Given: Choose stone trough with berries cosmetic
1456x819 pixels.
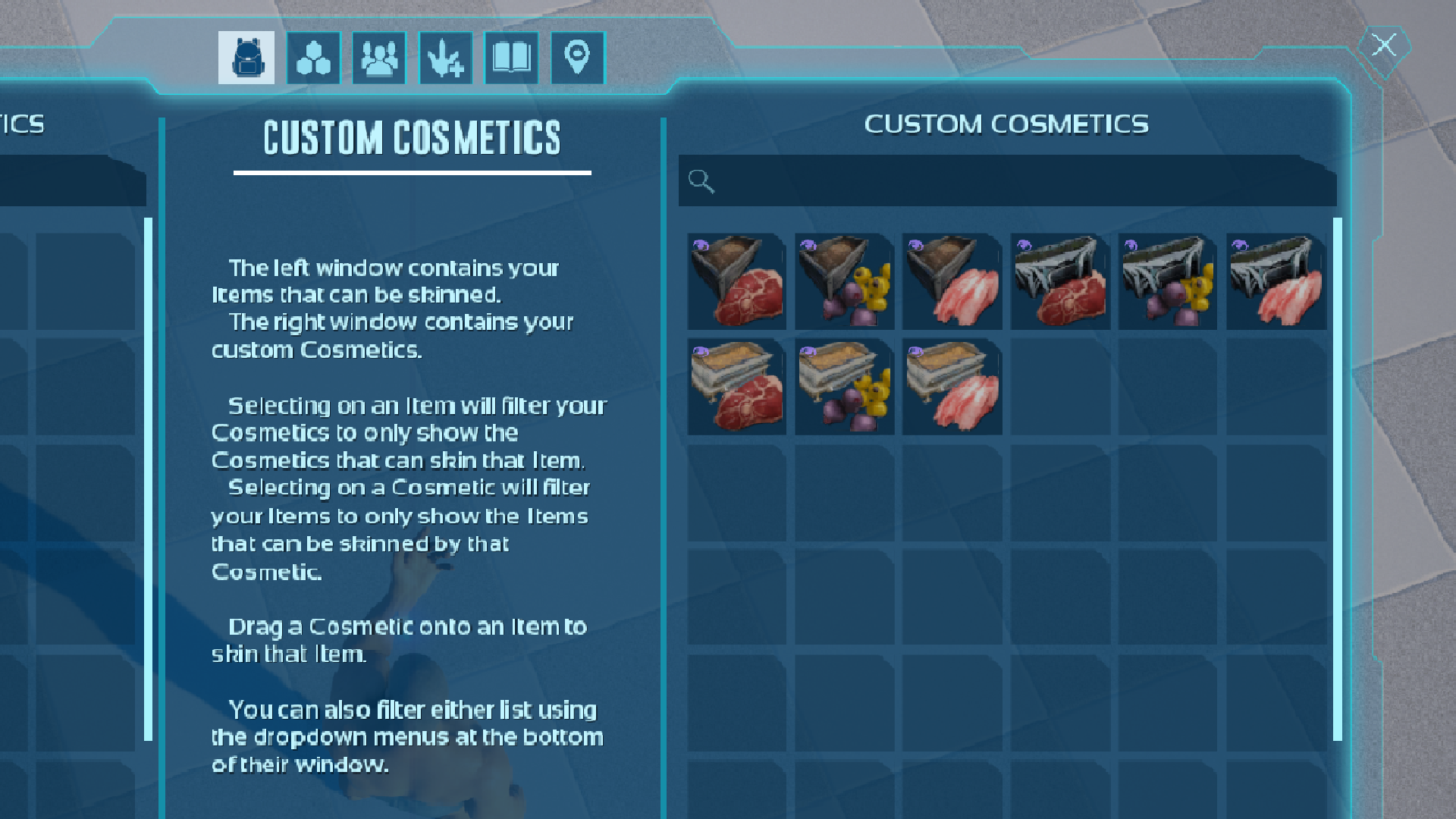Looking at the screenshot, I should (x=844, y=387).
